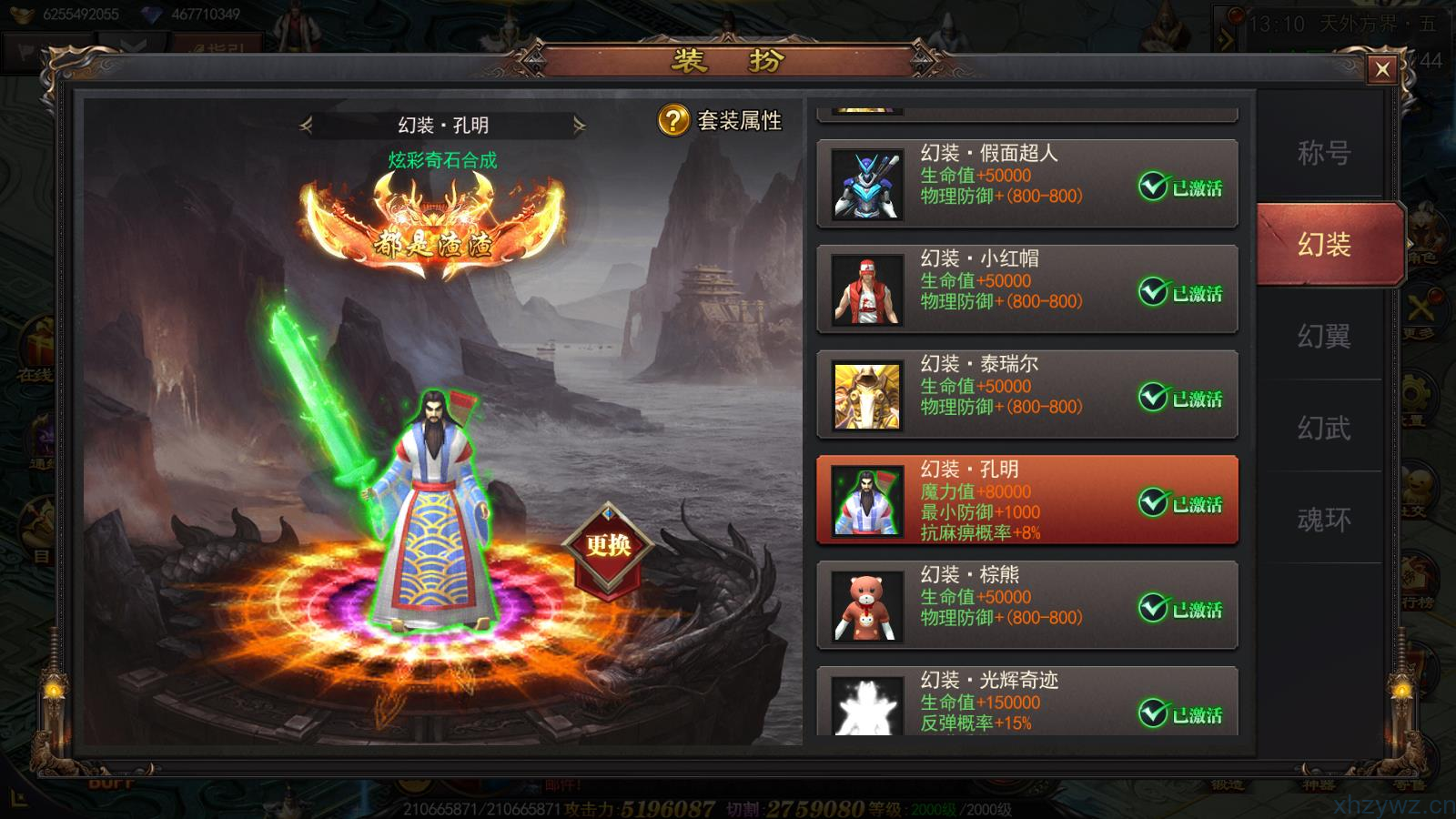The image size is (1456, 819).
Task: Toggle the 已激活 checkmark on 幻装·棕熊
Action: pos(1154,606)
